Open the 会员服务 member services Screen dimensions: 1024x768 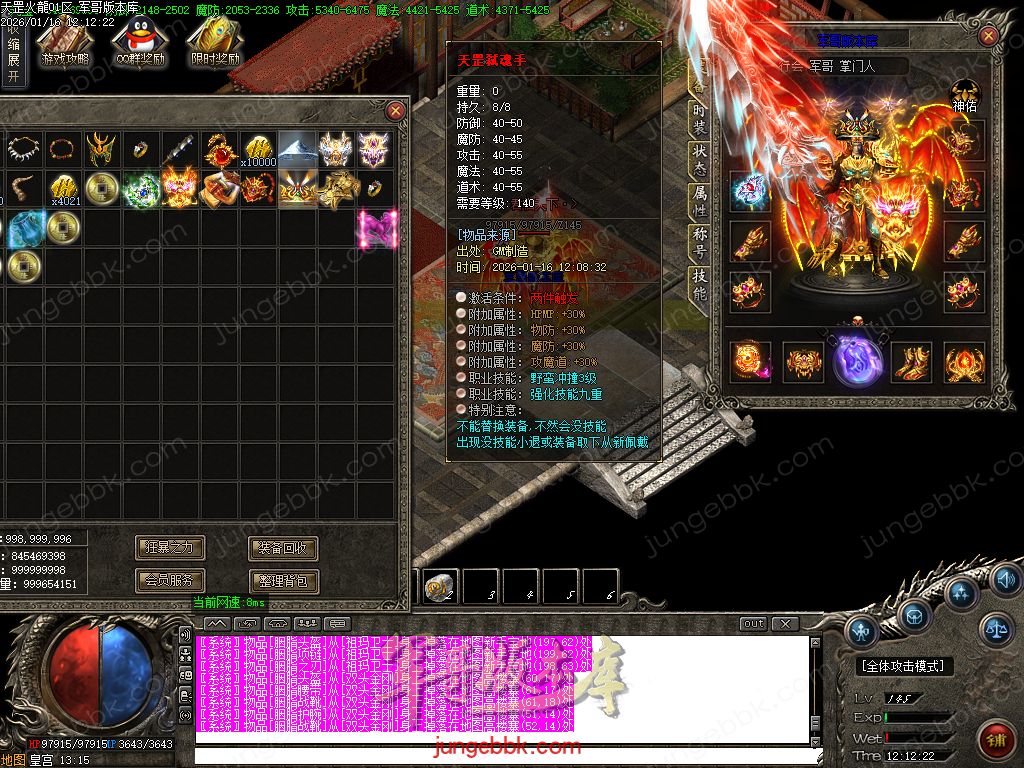click(170, 580)
